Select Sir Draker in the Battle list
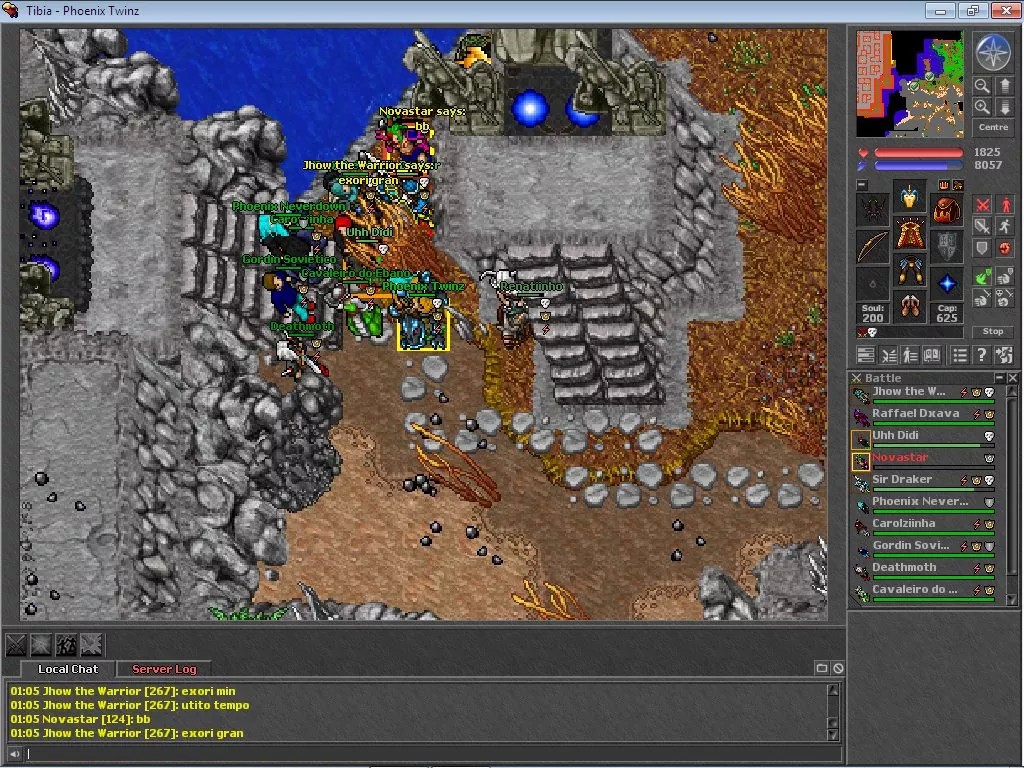1024x768 pixels. coord(901,480)
